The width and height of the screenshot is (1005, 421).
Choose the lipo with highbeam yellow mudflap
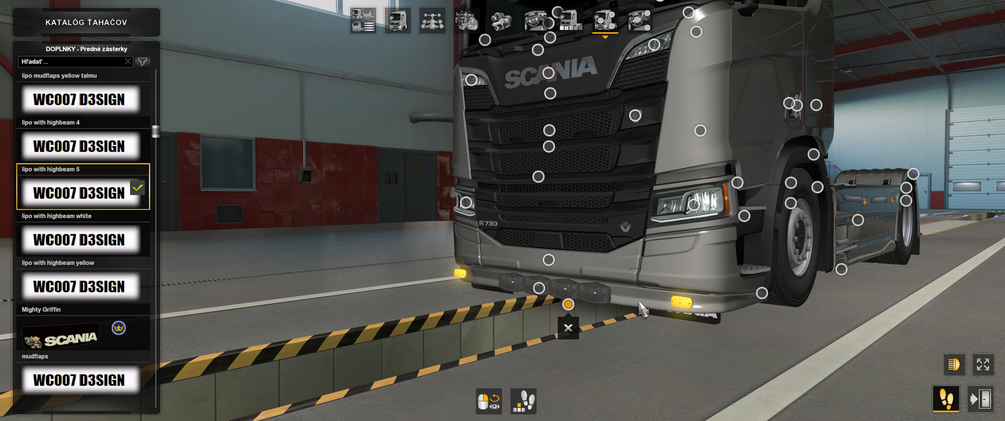pyautogui.click(x=80, y=287)
